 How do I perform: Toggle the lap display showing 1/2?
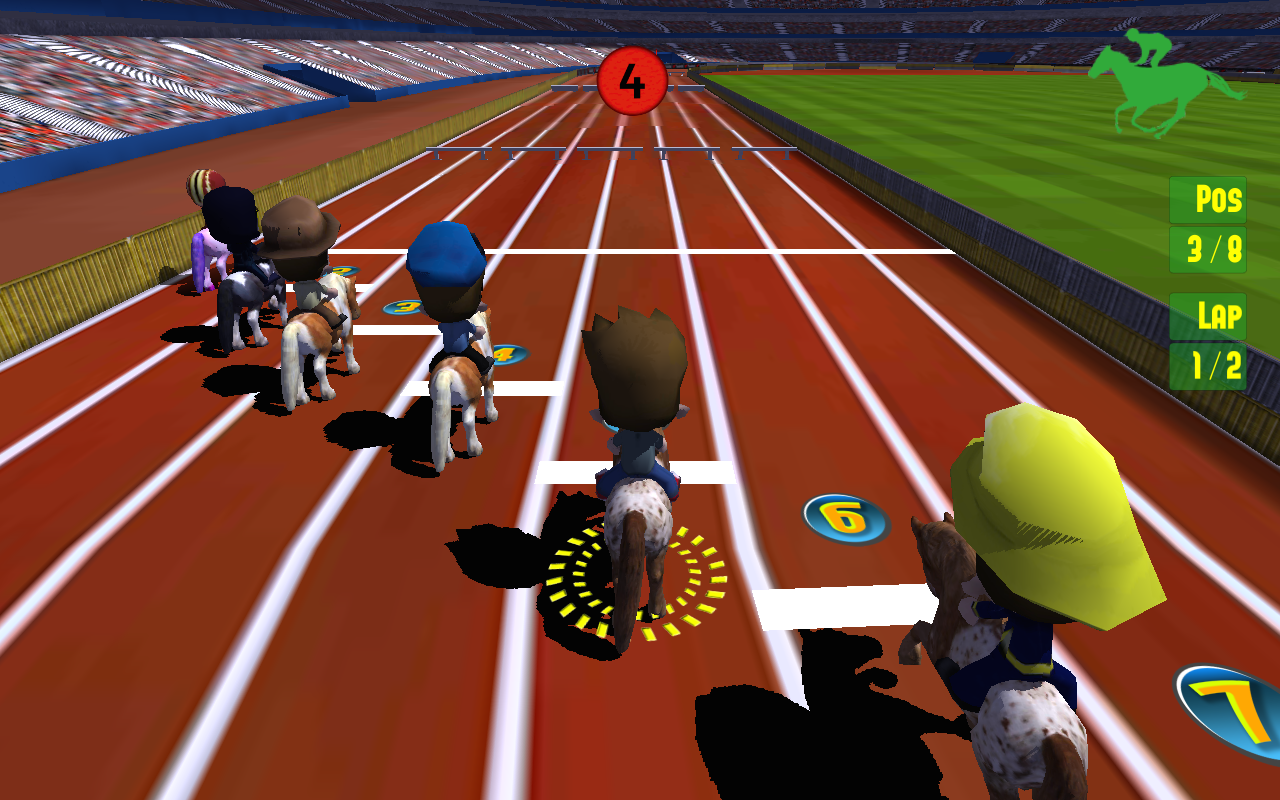[1207, 367]
